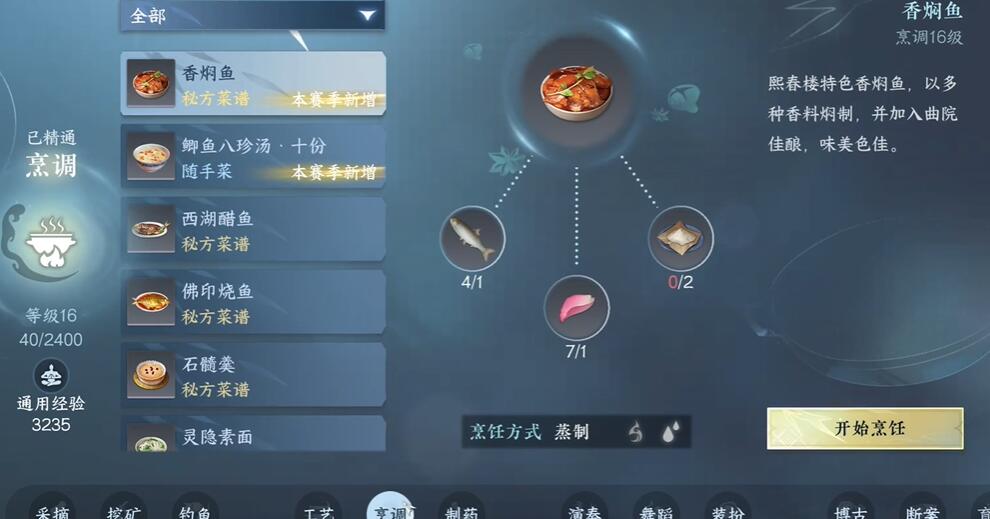Select the 石髓羹 recipe
Screen dimensions: 990x519
(x=253, y=376)
